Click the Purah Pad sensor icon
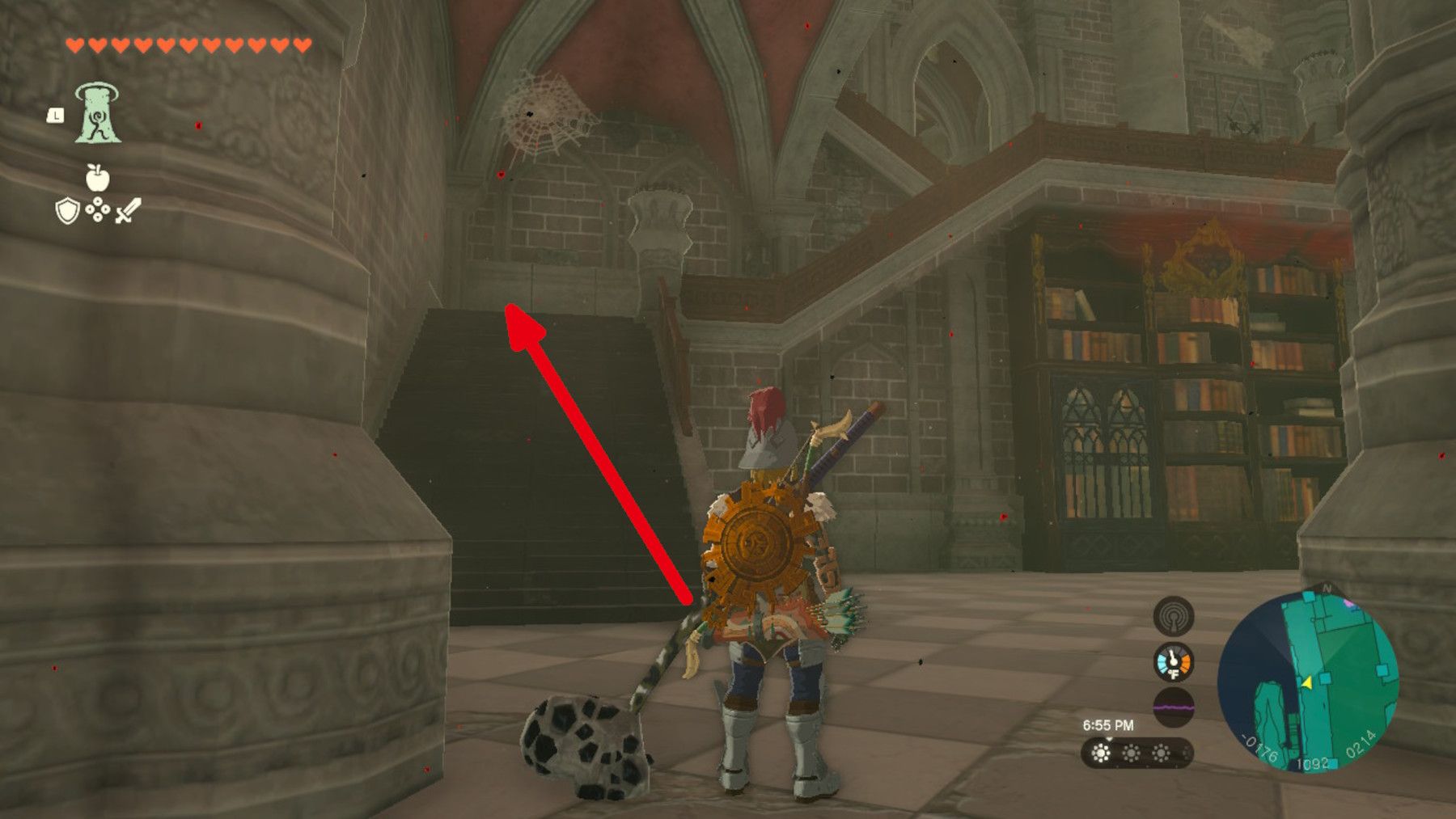Viewport: 1456px width, 819px height. point(1173,616)
